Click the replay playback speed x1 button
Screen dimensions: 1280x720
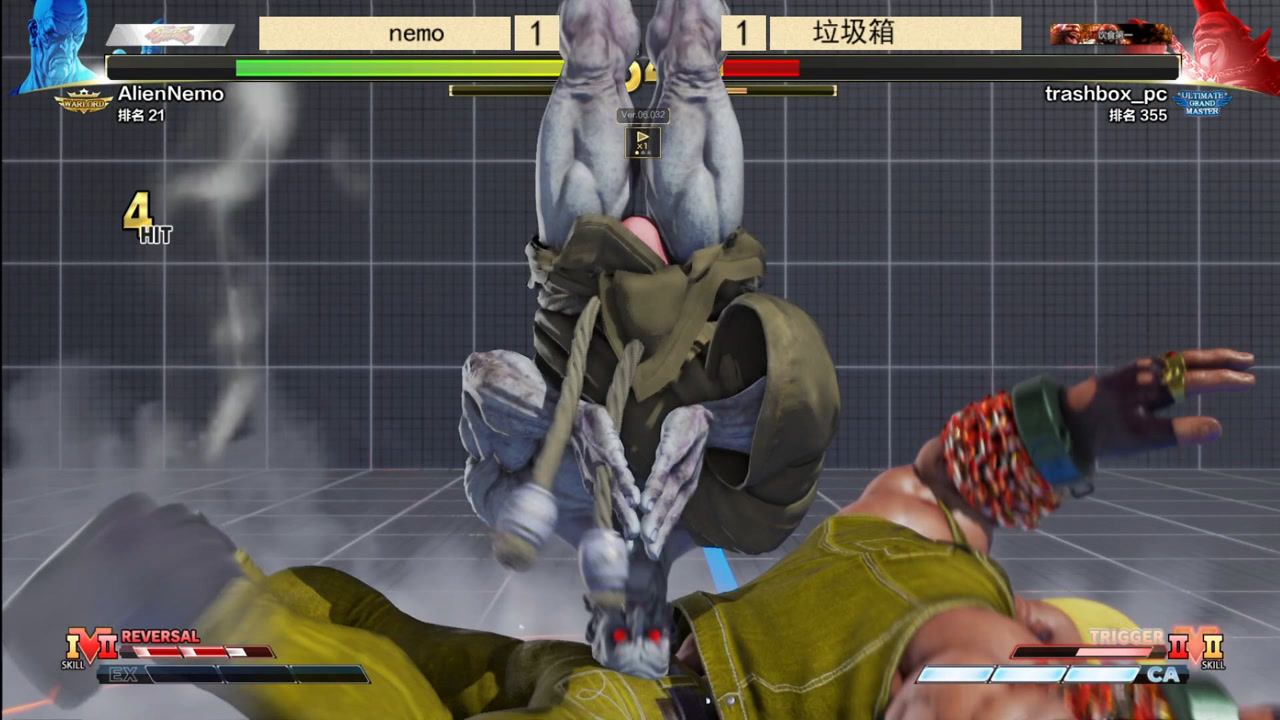click(x=642, y=141)
